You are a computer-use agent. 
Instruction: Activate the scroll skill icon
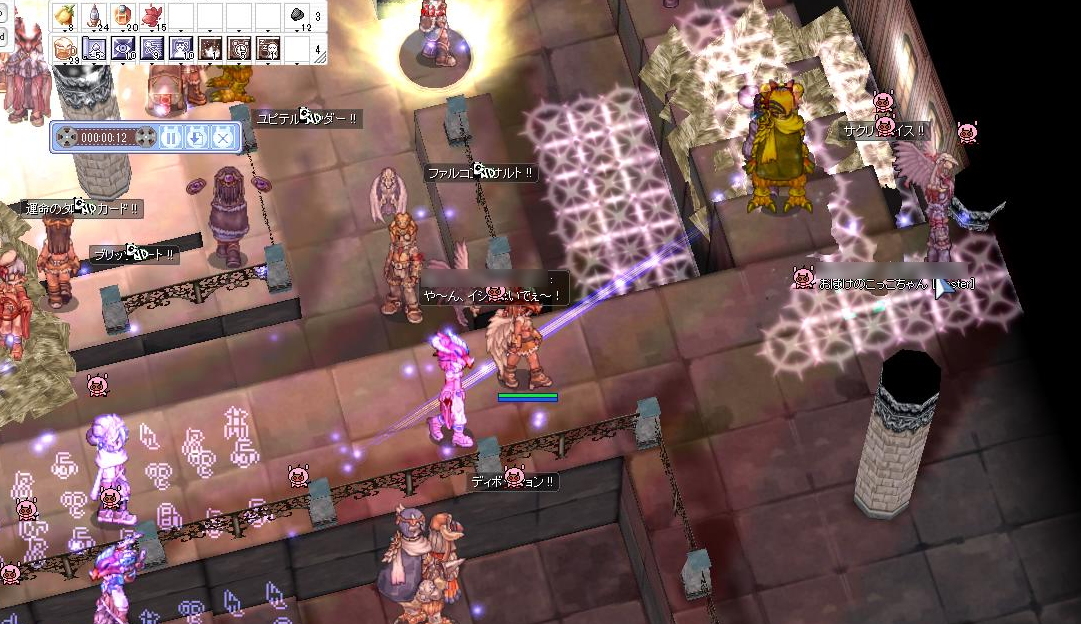coord(95,48)
